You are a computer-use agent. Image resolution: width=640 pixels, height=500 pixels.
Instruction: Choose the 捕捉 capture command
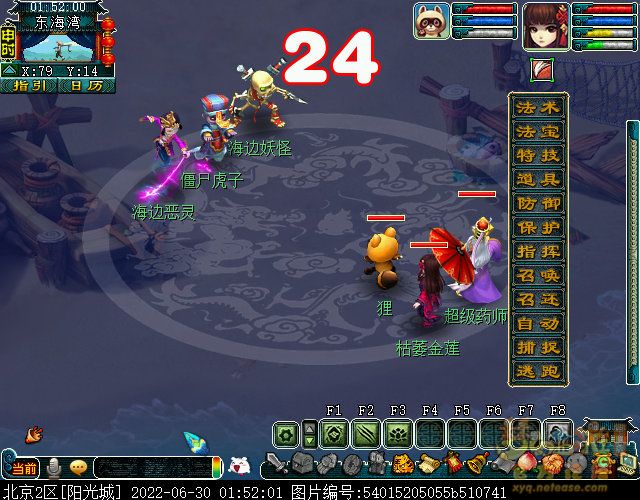pyautogui.click(x=538, y=348)
